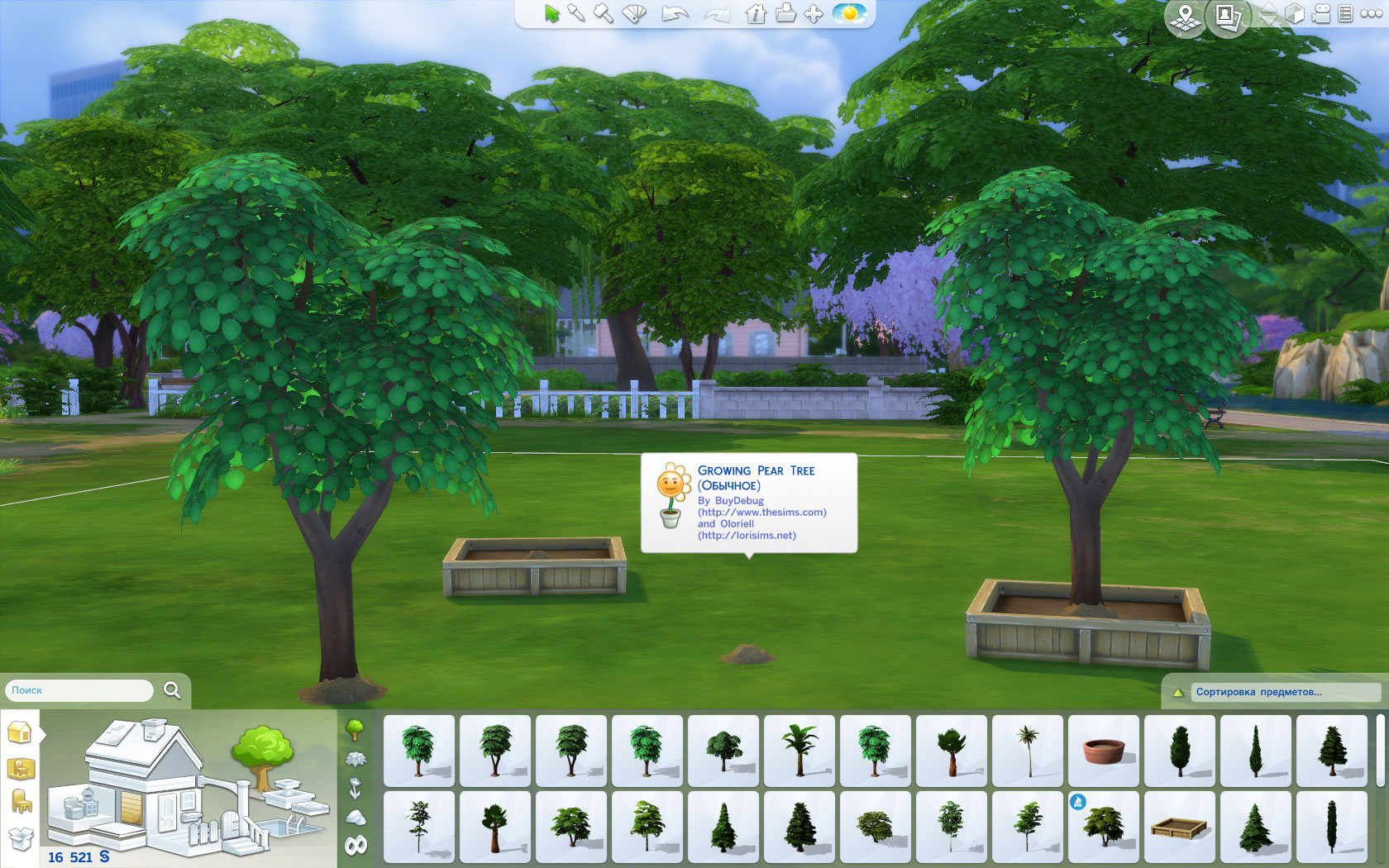This screenshot has width=1389, height=868.
Task: Click the lorisims.net link in the tooltip
Action: [747, 535]
